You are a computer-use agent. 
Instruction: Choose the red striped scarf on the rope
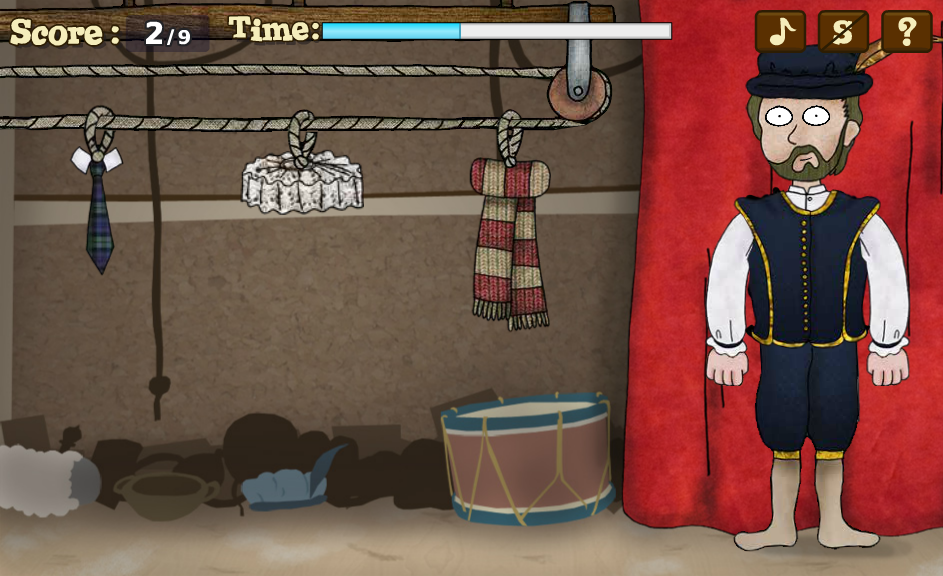(509, 240)
